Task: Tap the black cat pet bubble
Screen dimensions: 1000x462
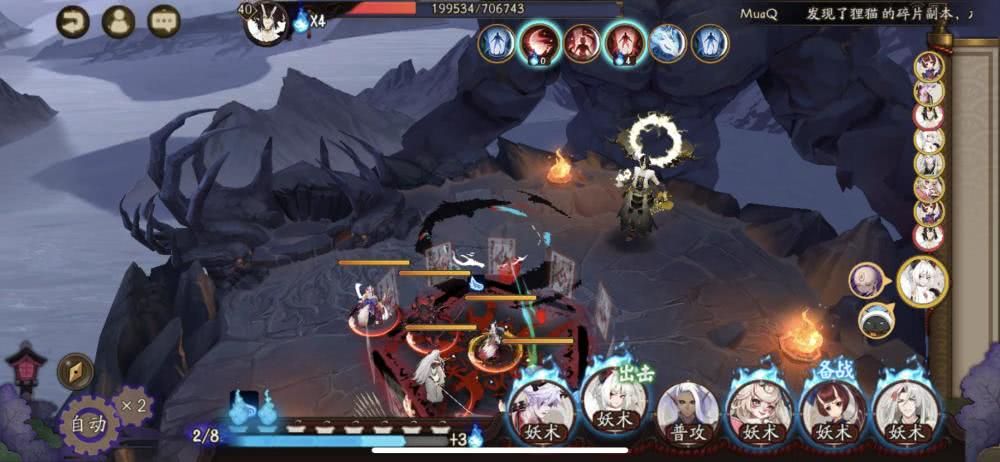Action: [877, 320]
